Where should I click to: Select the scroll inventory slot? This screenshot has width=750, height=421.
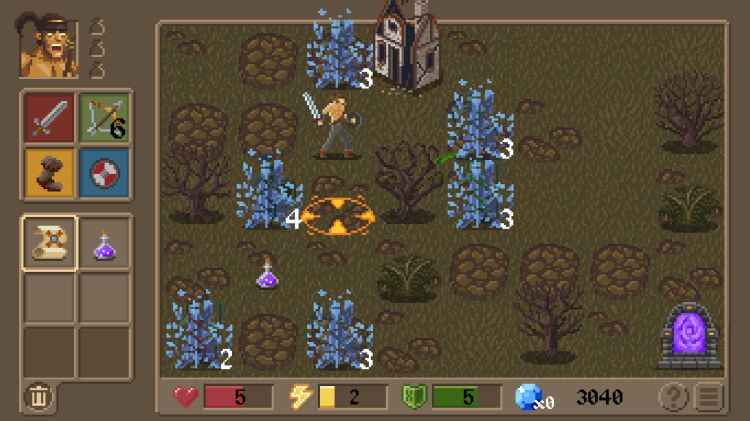coord(49,243)
